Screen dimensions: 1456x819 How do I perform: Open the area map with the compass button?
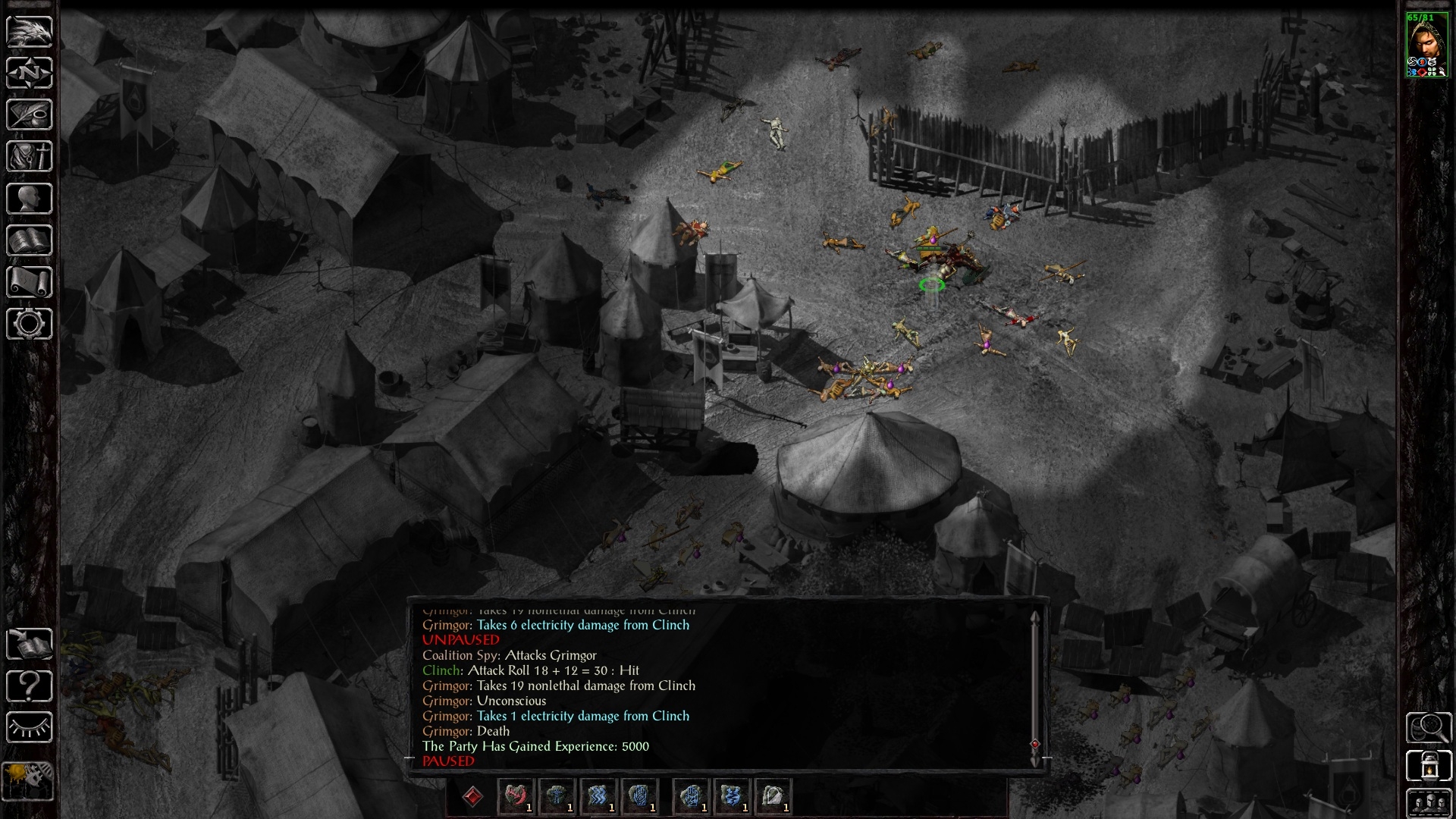pyautogui.click(x=30, y=74)
